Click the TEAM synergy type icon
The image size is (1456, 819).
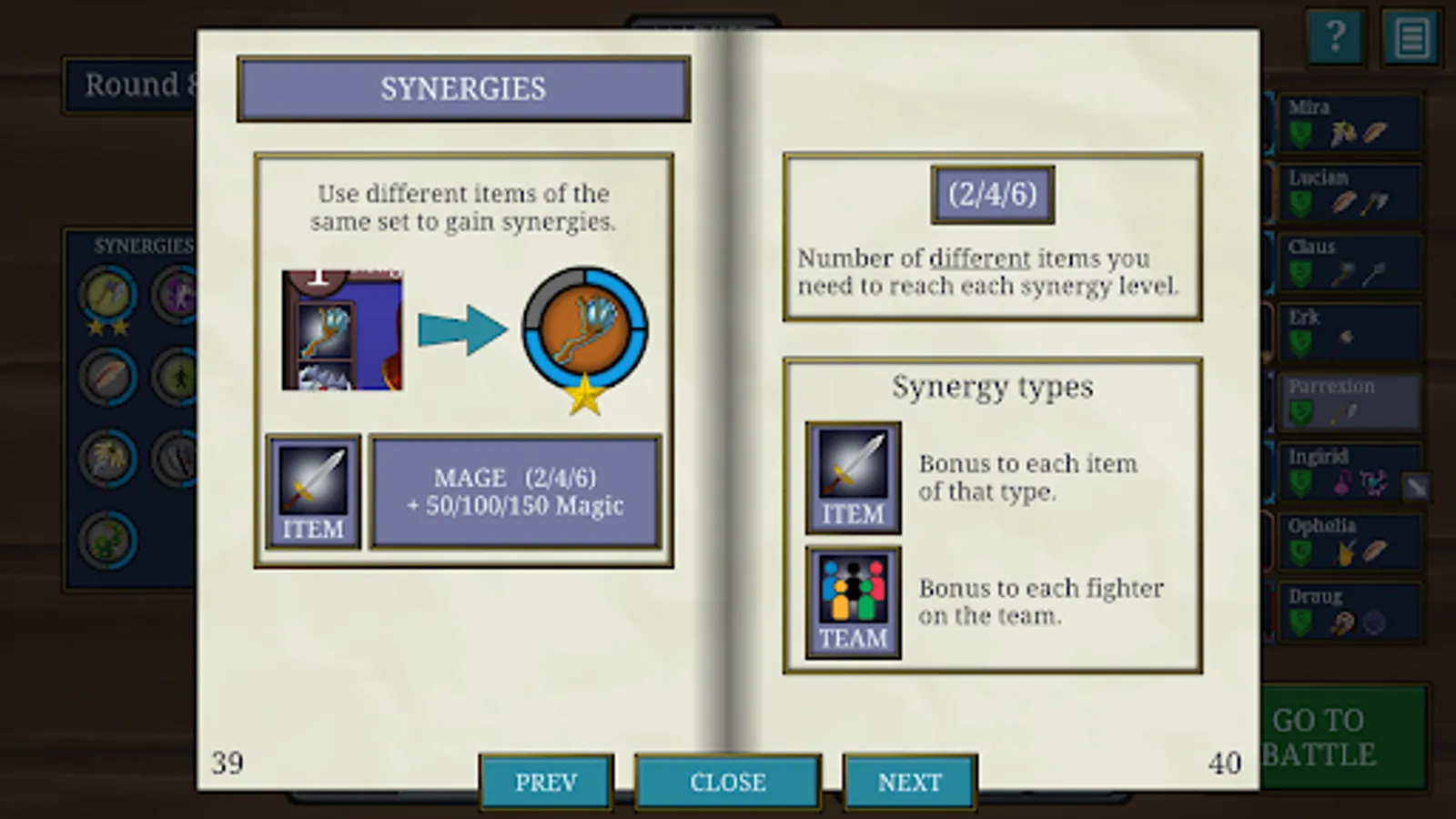pos(853,601)
